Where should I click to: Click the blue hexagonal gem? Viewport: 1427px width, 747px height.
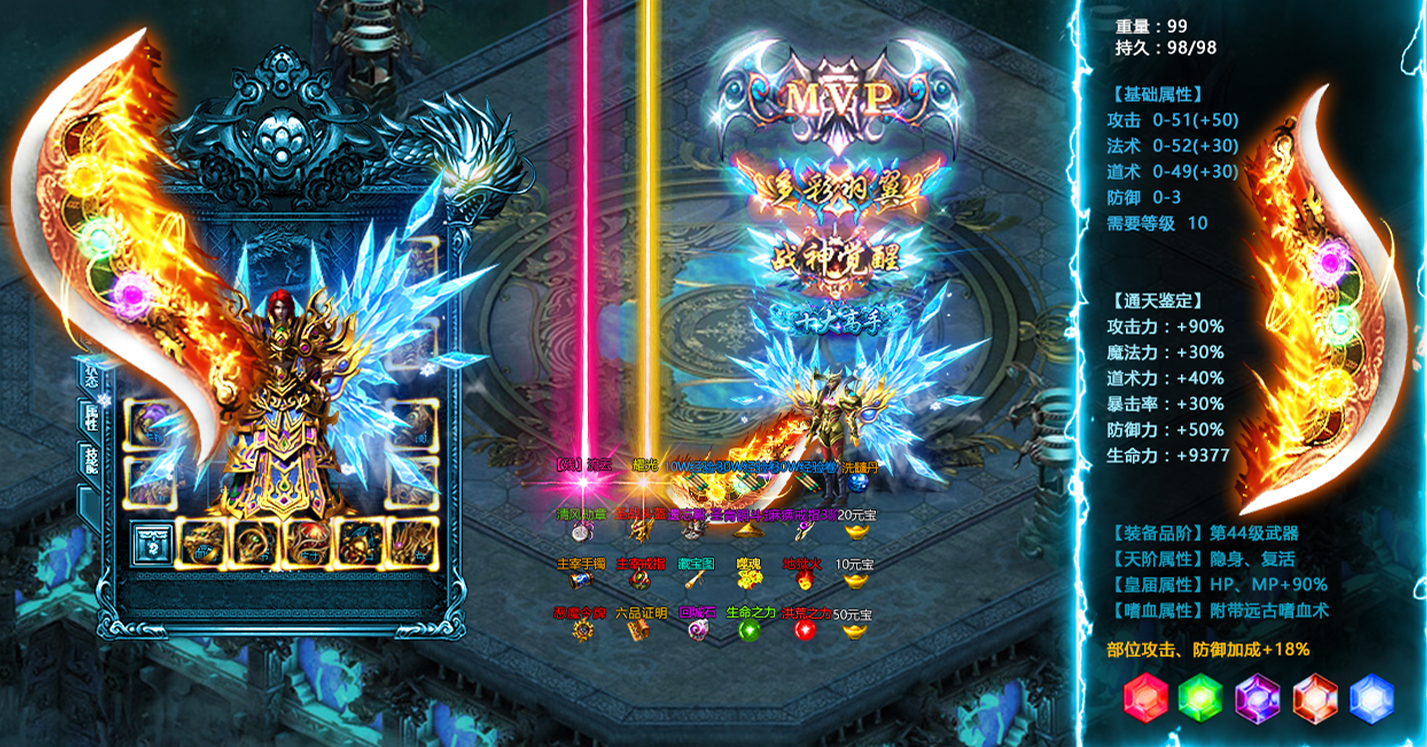1371,698
